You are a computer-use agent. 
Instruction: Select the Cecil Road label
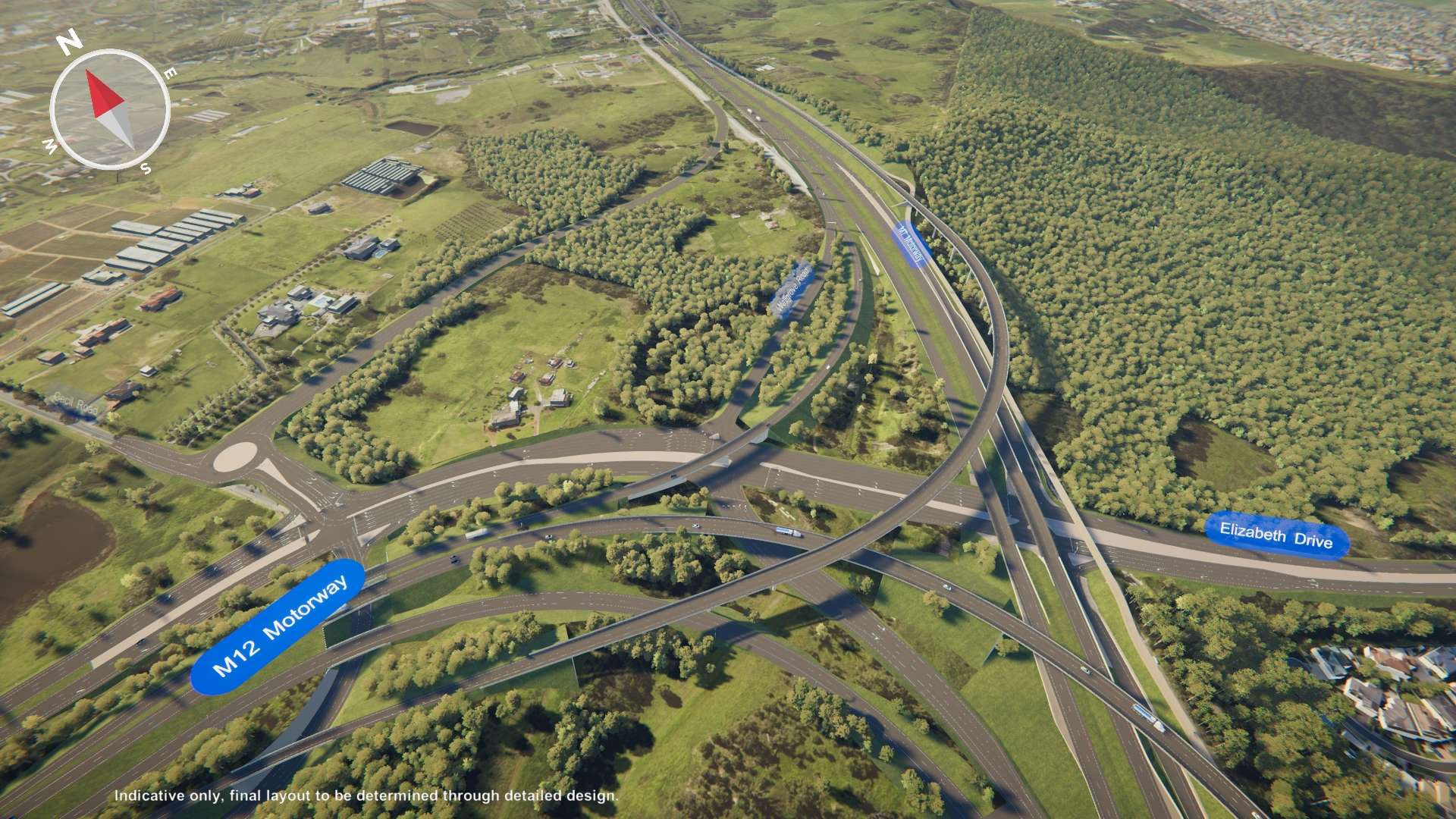coord(74,403)
